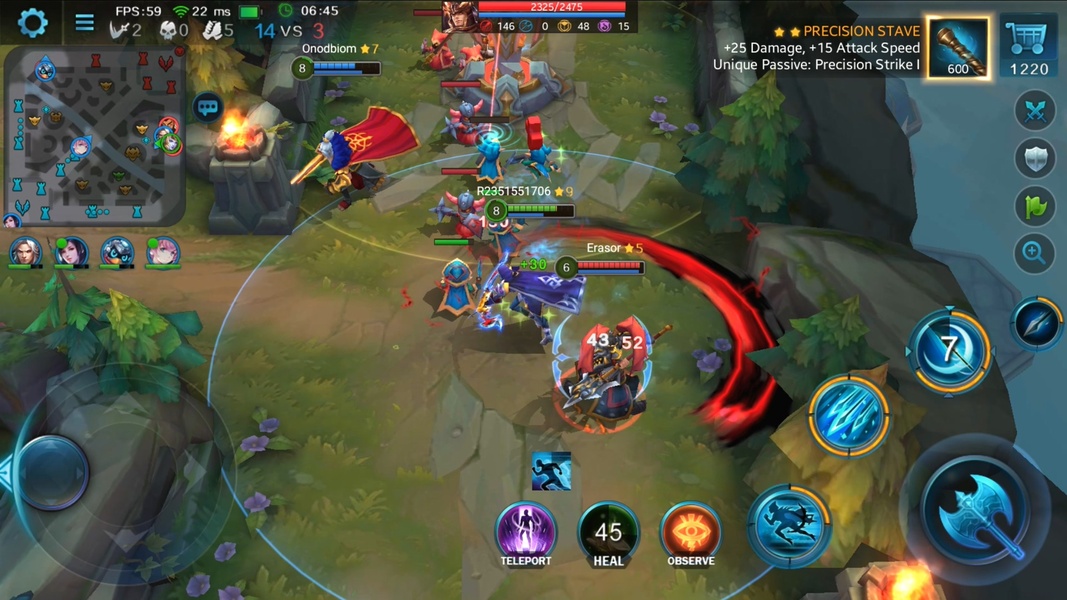Send the crossed swords attack signal
Viewport: 1067px width, 600px height.
[1035, 111]
